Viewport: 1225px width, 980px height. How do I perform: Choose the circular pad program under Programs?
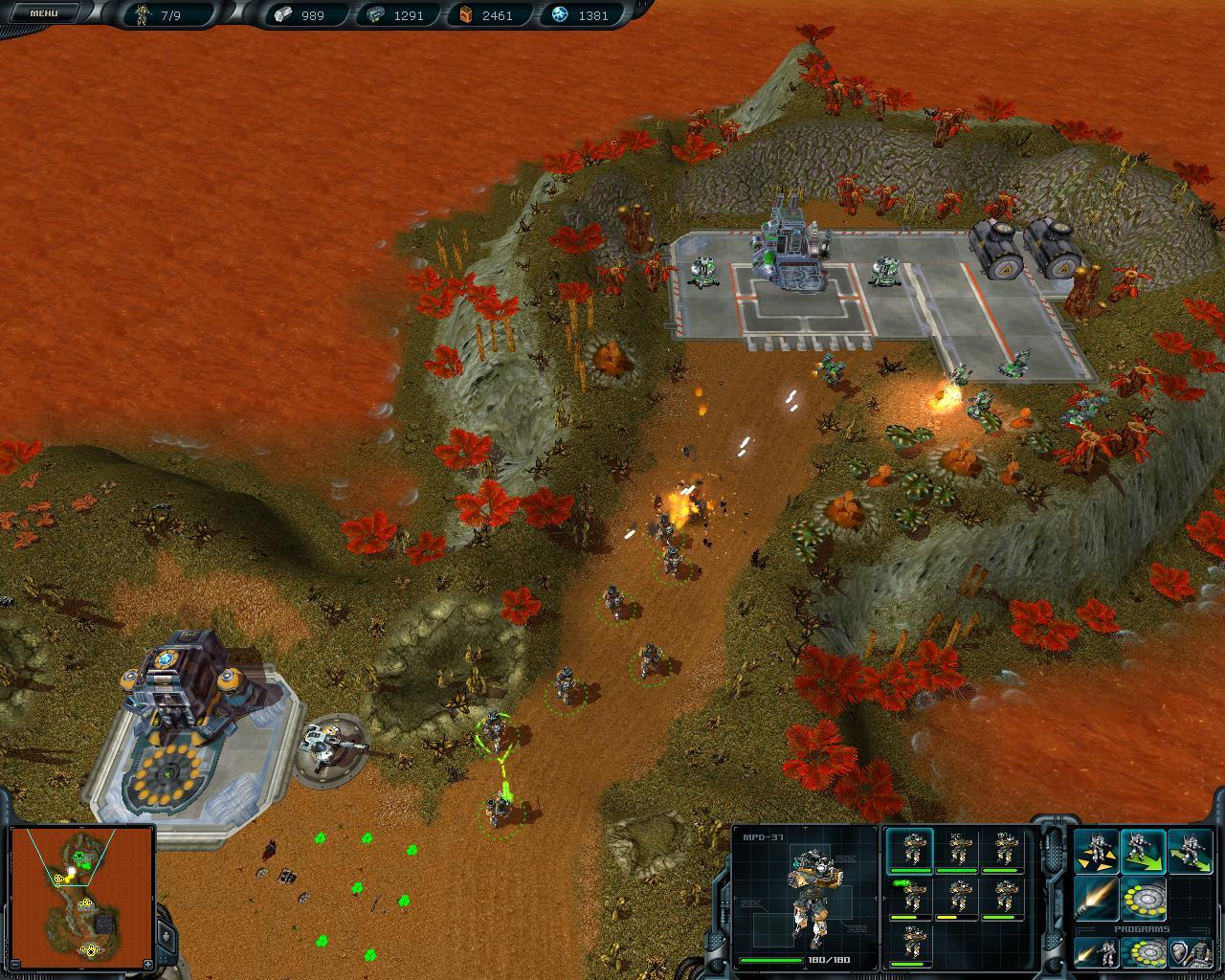coord(1142,952)
